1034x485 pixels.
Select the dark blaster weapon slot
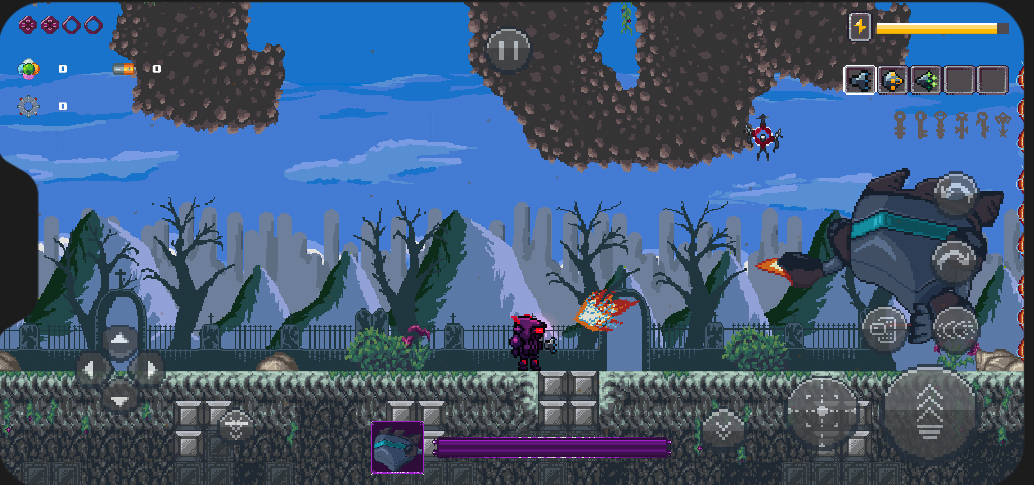[x=860, y=79]
